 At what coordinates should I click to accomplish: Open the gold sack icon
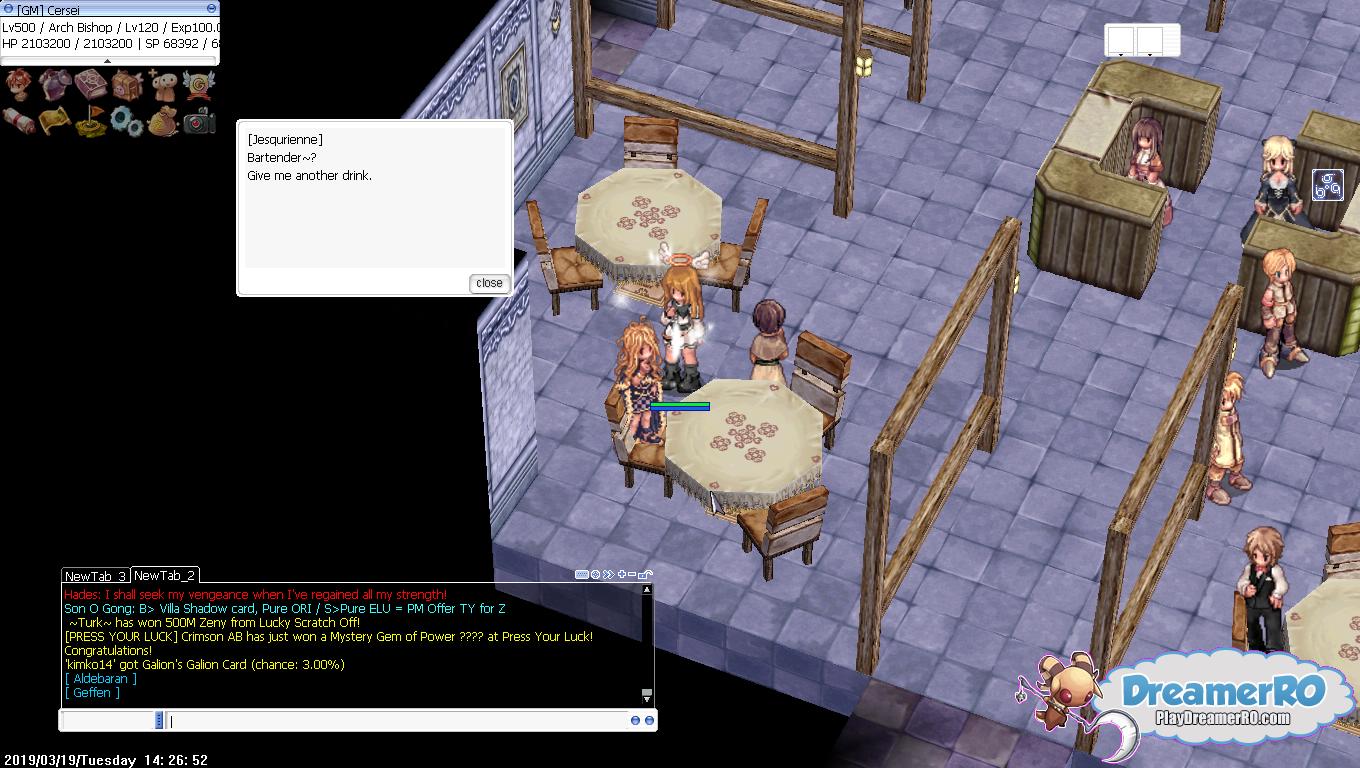click(x=163, y=121)
